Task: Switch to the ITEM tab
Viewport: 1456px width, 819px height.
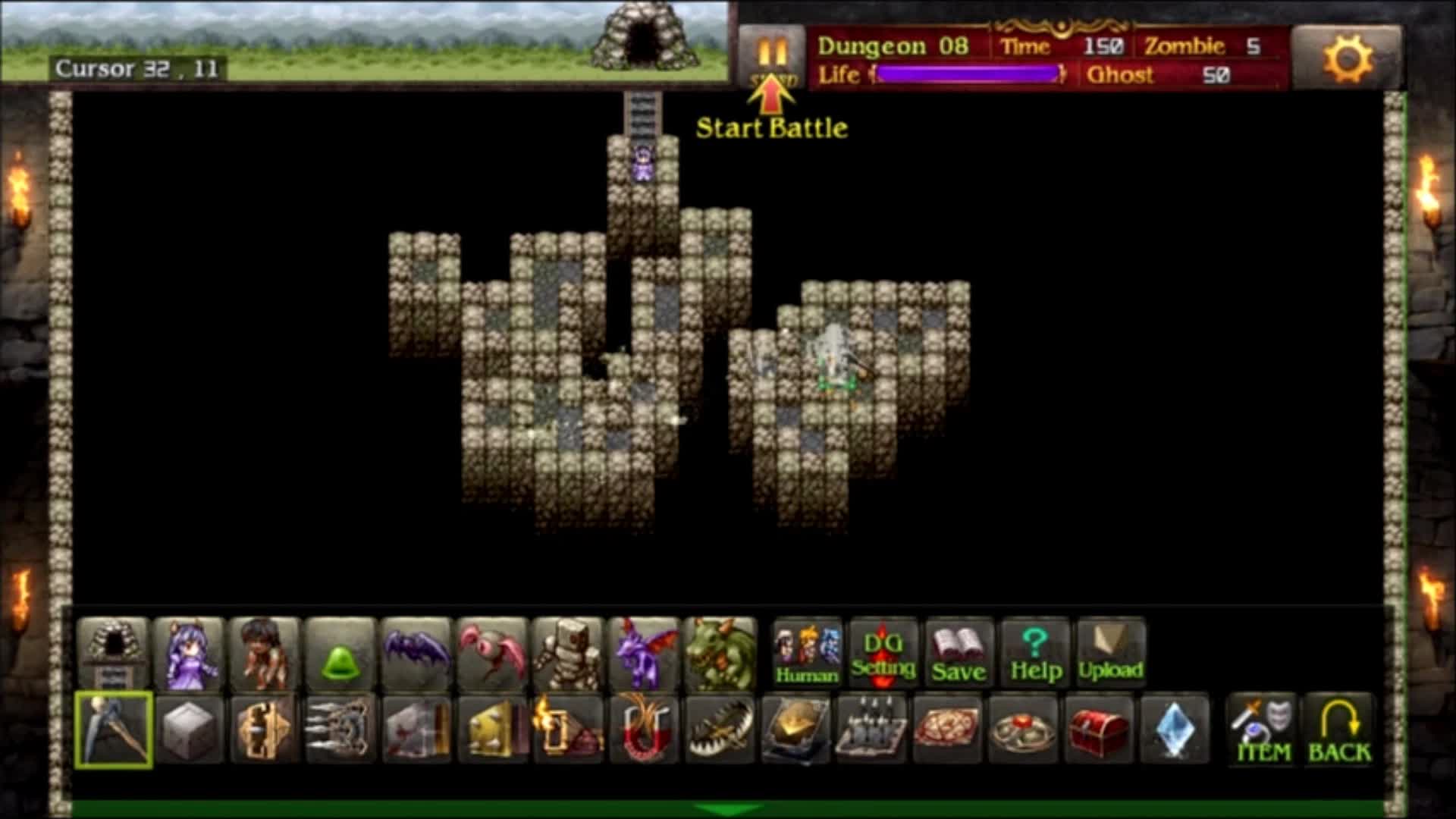Action: (x=1261, y=730)
